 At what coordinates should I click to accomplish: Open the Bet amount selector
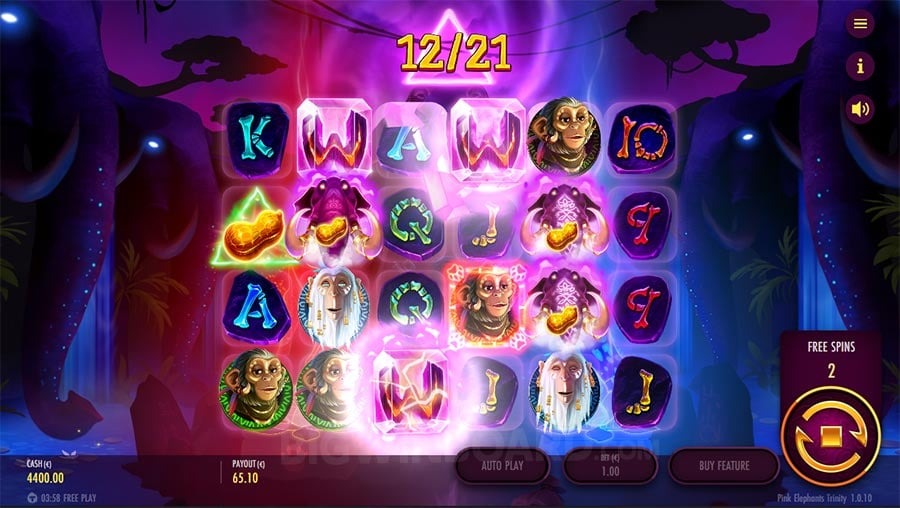(610, 466)
